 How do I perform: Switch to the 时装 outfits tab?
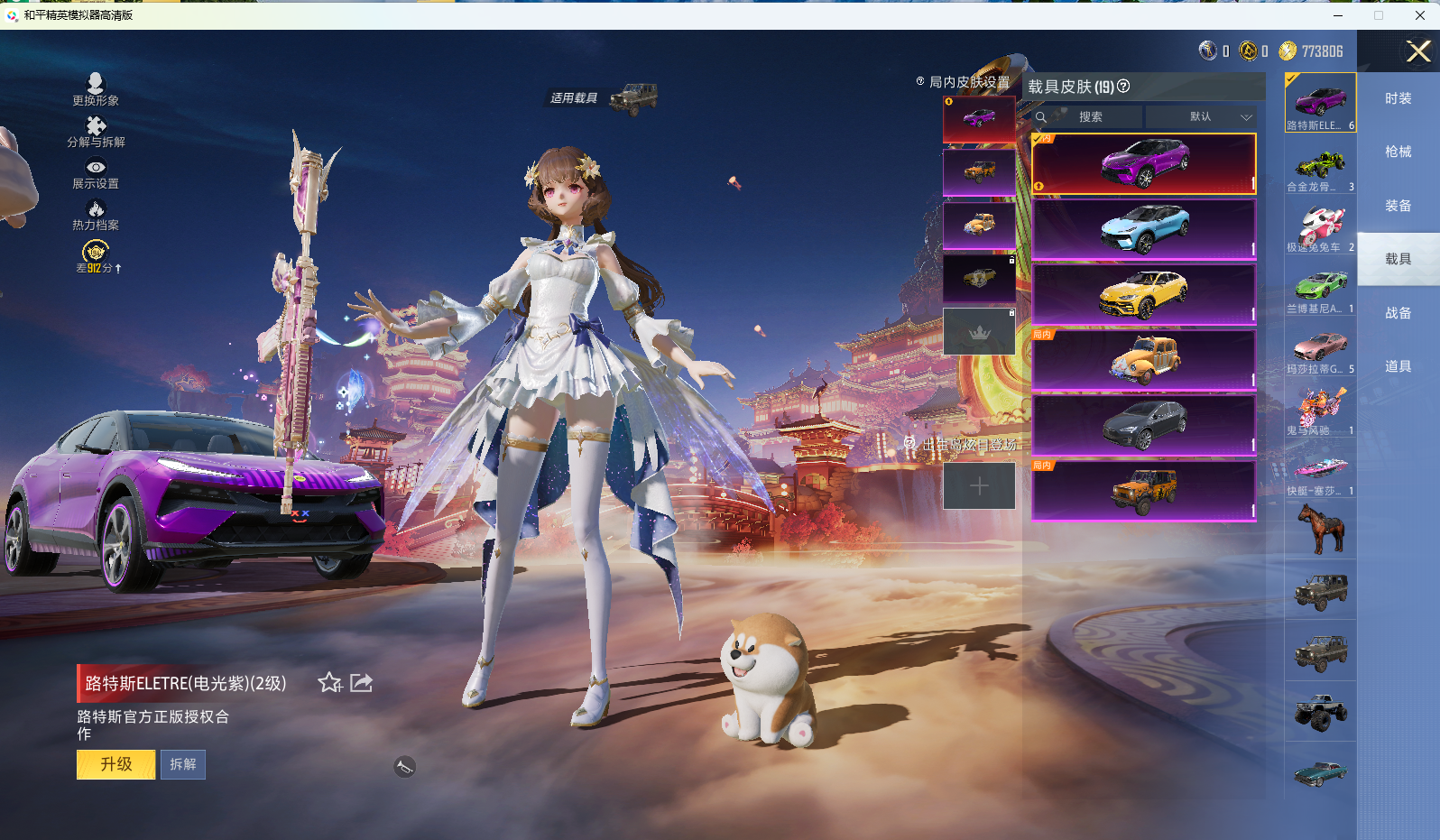[x=1398, y=98]
